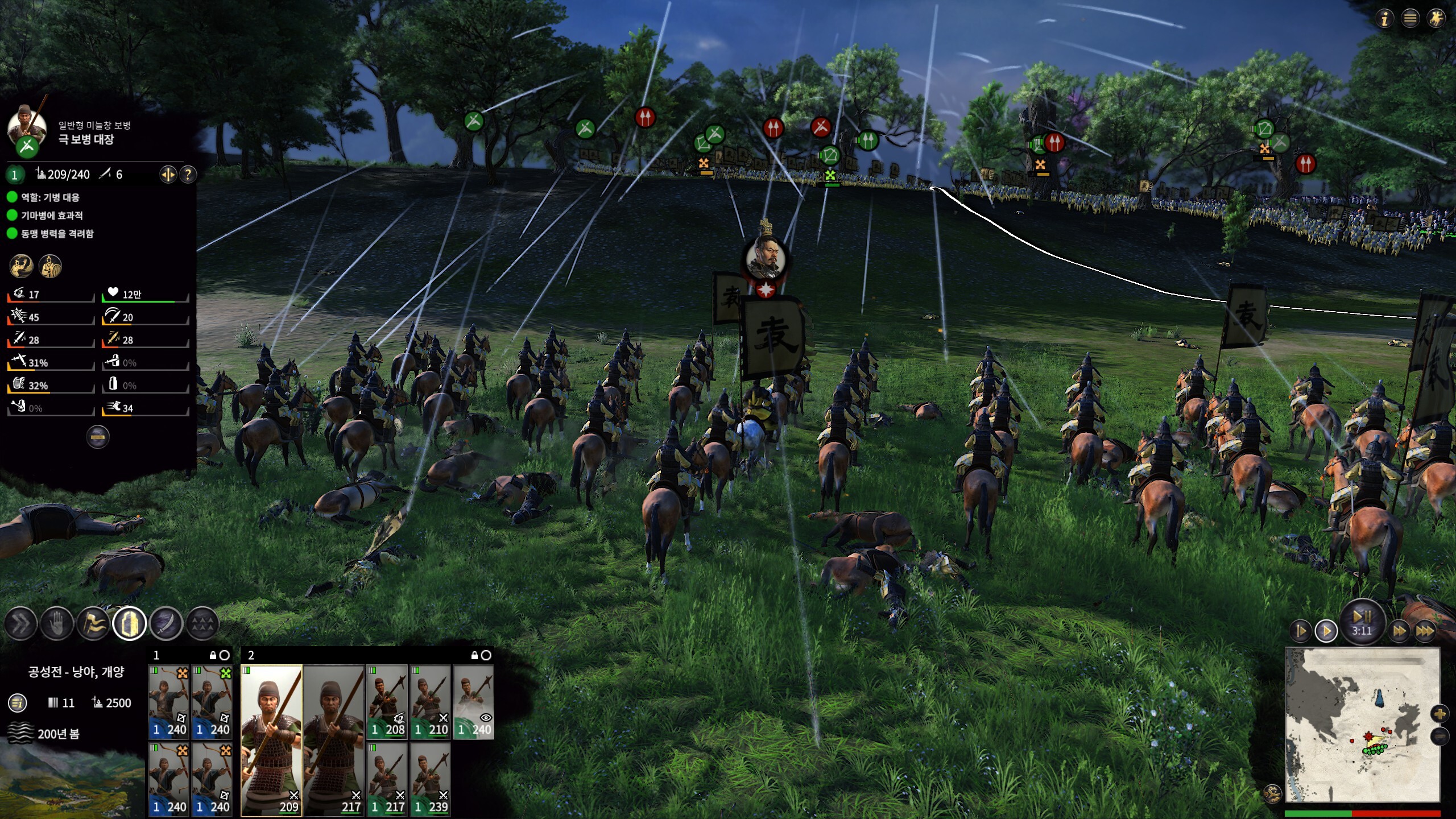The image size is (1456, 819).
Task: Open the question mark unit help button
Action: (x=188, y=175)
